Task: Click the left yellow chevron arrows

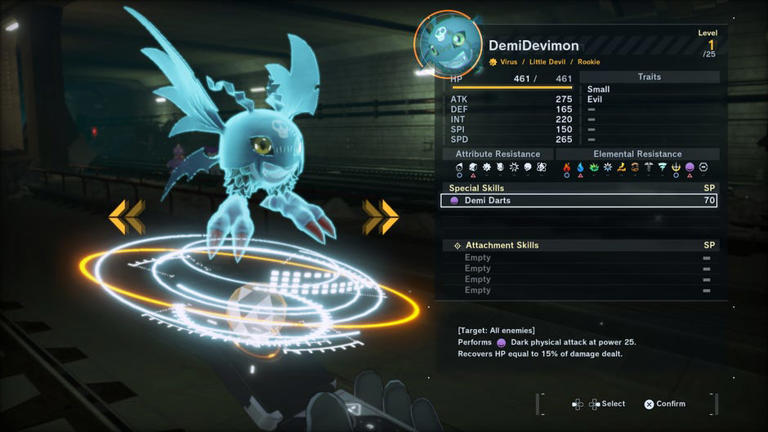Action: [x=126, y=215]
